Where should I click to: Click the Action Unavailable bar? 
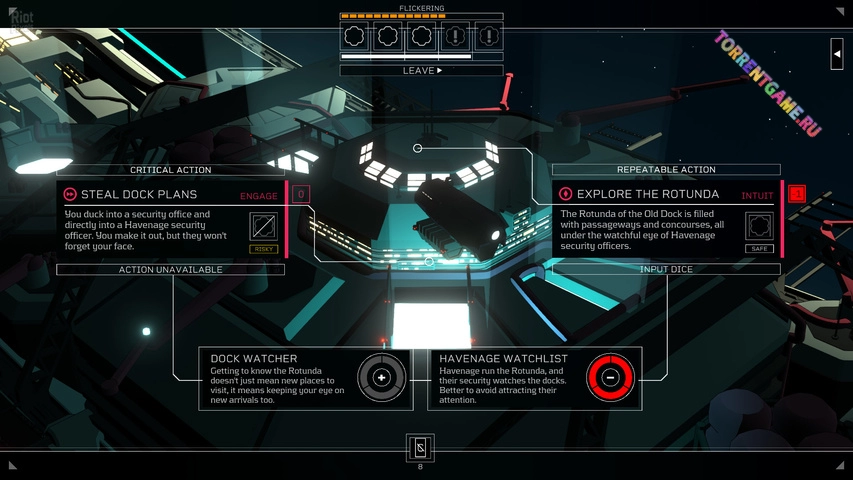pyautogui.click(x=170, y=270)
